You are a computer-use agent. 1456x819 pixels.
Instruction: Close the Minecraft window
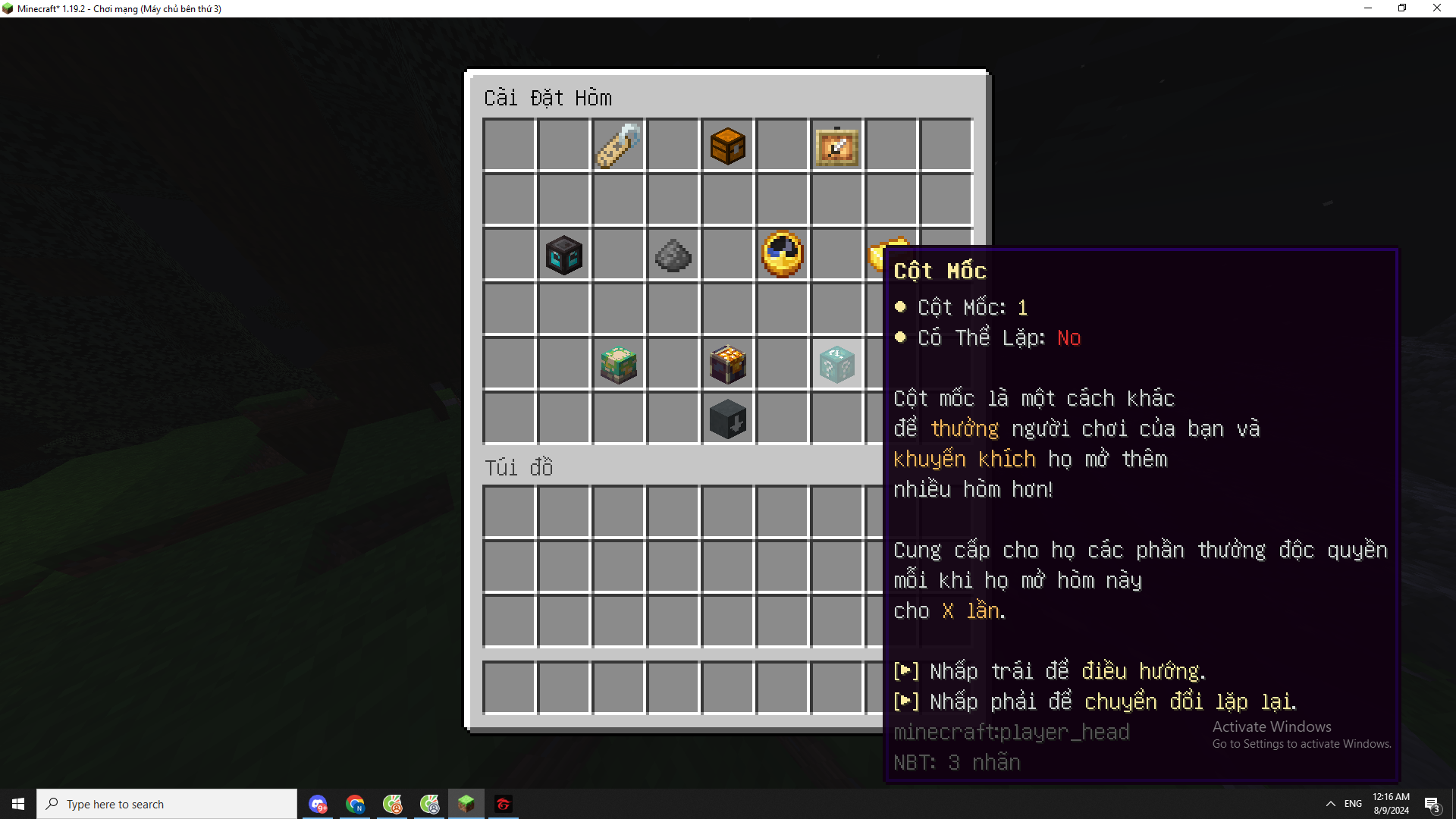click(1436, 8)
